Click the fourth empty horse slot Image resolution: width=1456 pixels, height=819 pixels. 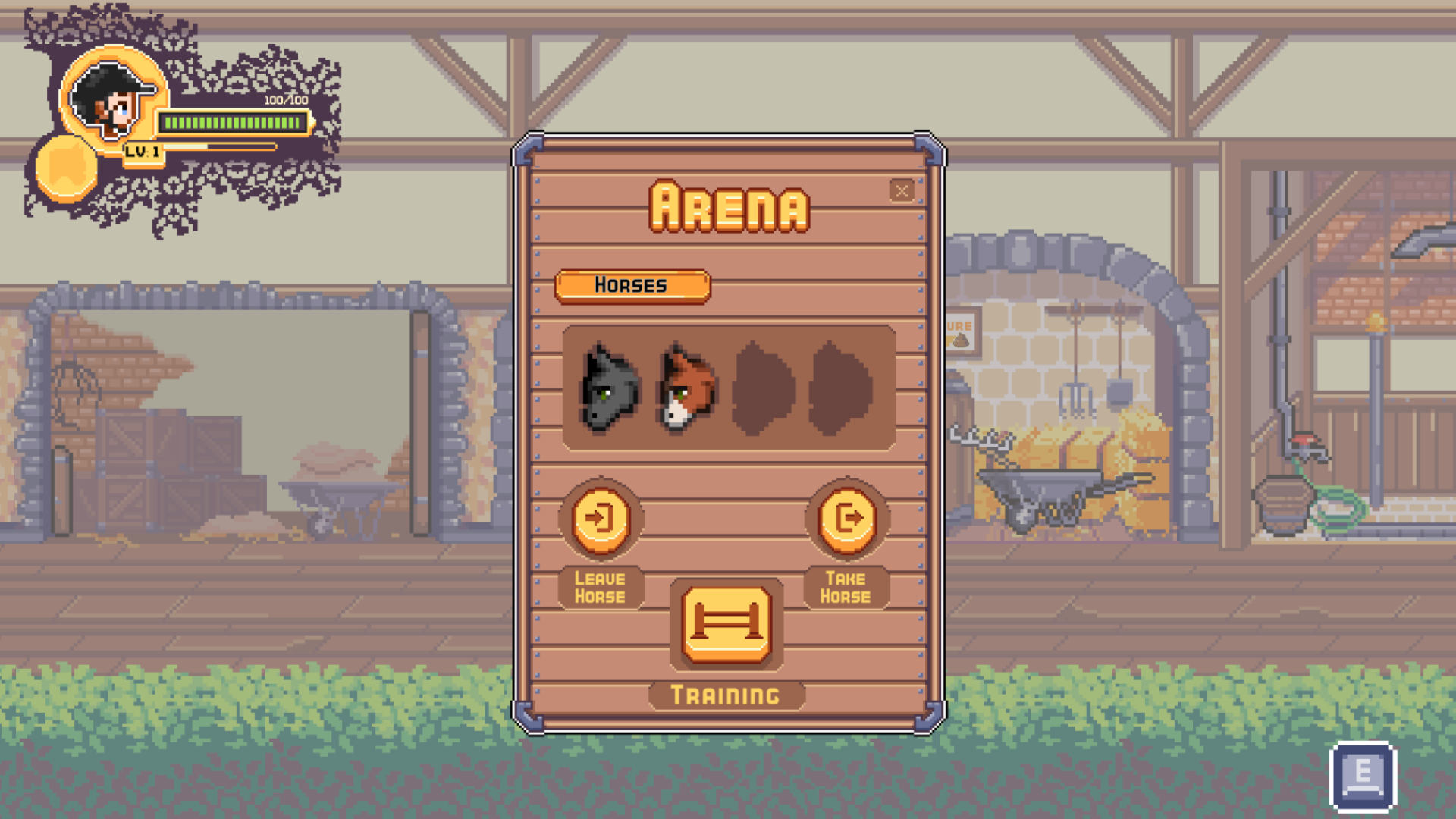pyautogui.click(x=839, y=389)
